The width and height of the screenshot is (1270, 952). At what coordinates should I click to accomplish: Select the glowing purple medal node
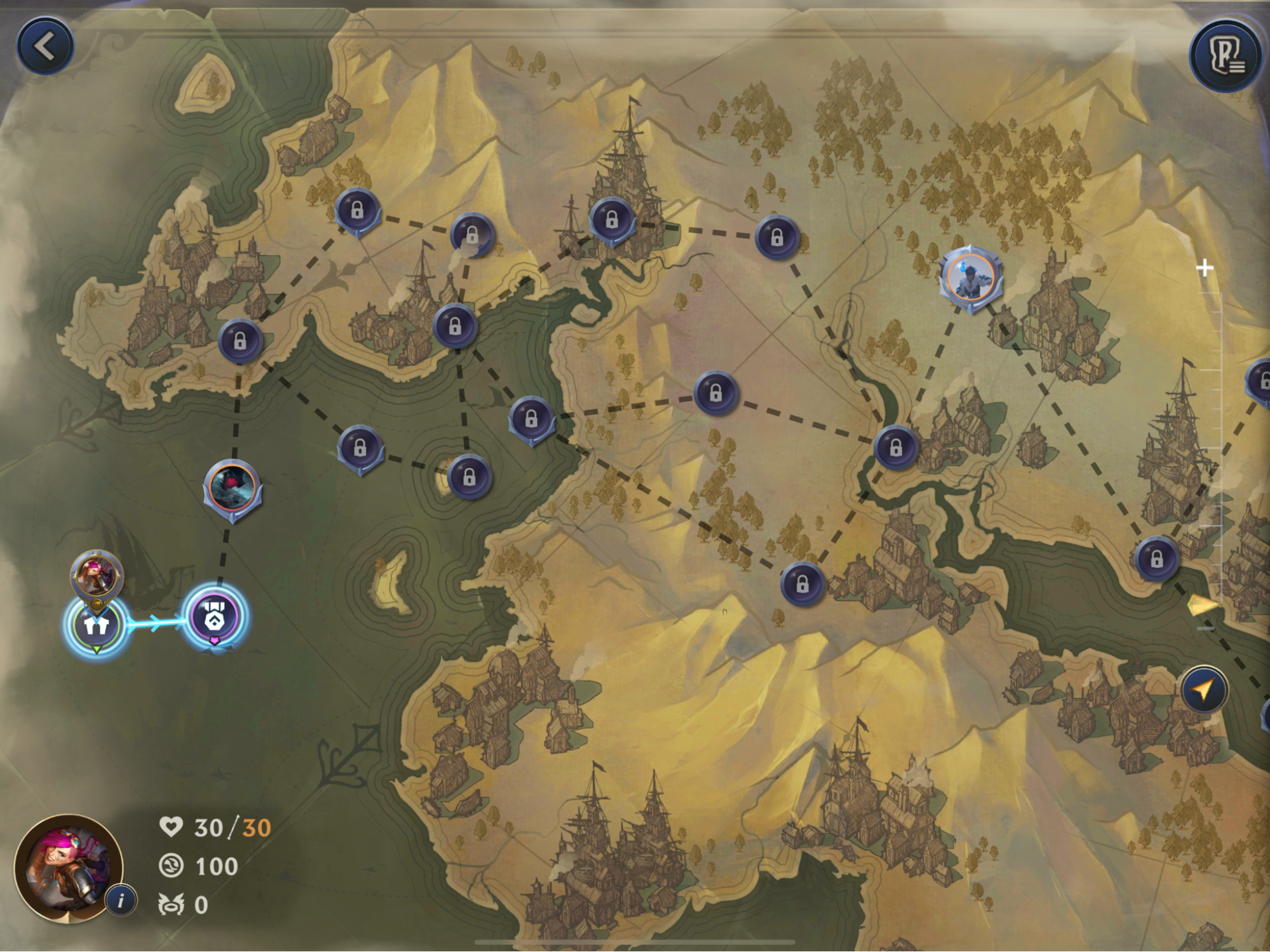coord(214,617)
